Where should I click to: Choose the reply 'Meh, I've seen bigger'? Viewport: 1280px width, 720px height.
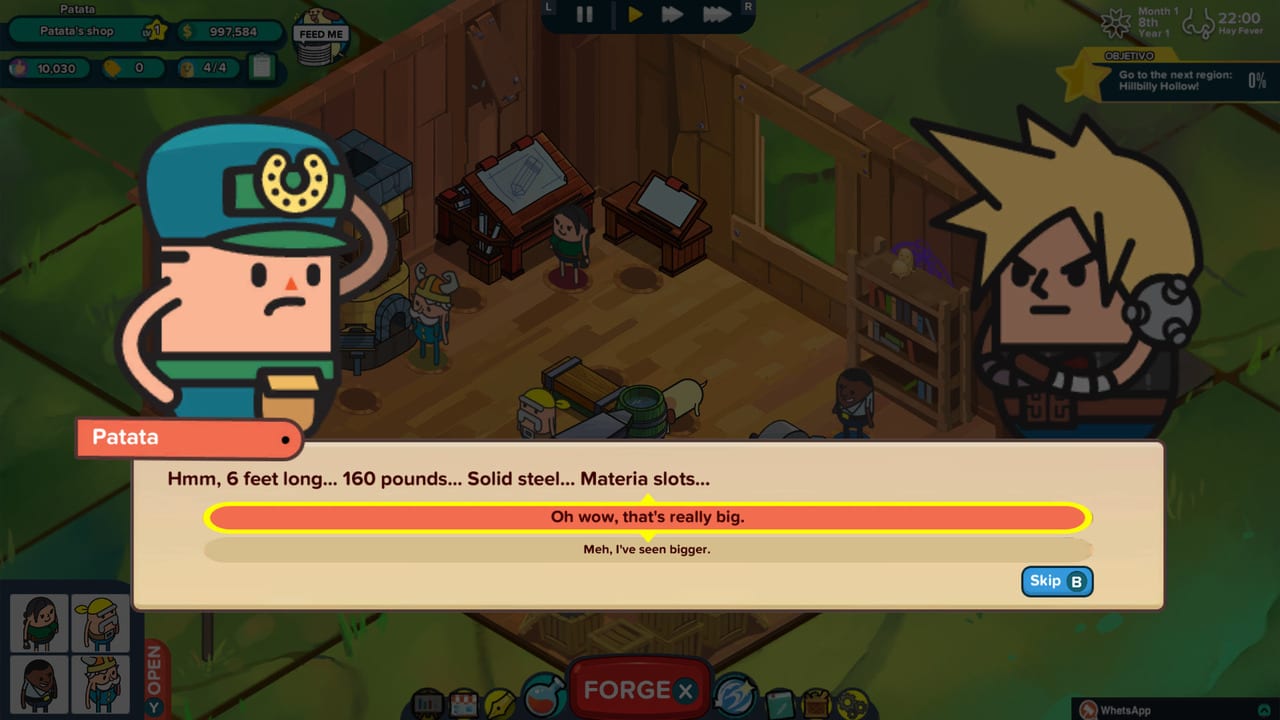[647, 549]
